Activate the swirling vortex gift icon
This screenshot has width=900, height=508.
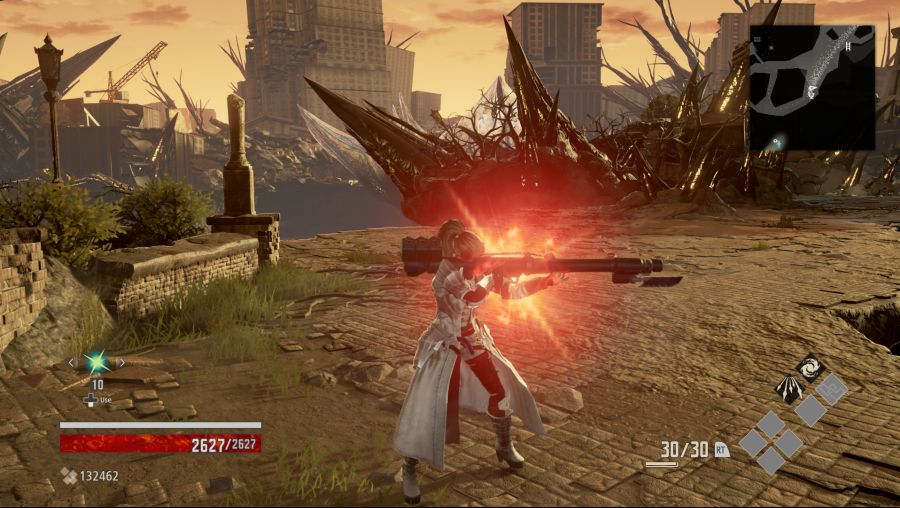pyautogui.click(x=810, y=367)
